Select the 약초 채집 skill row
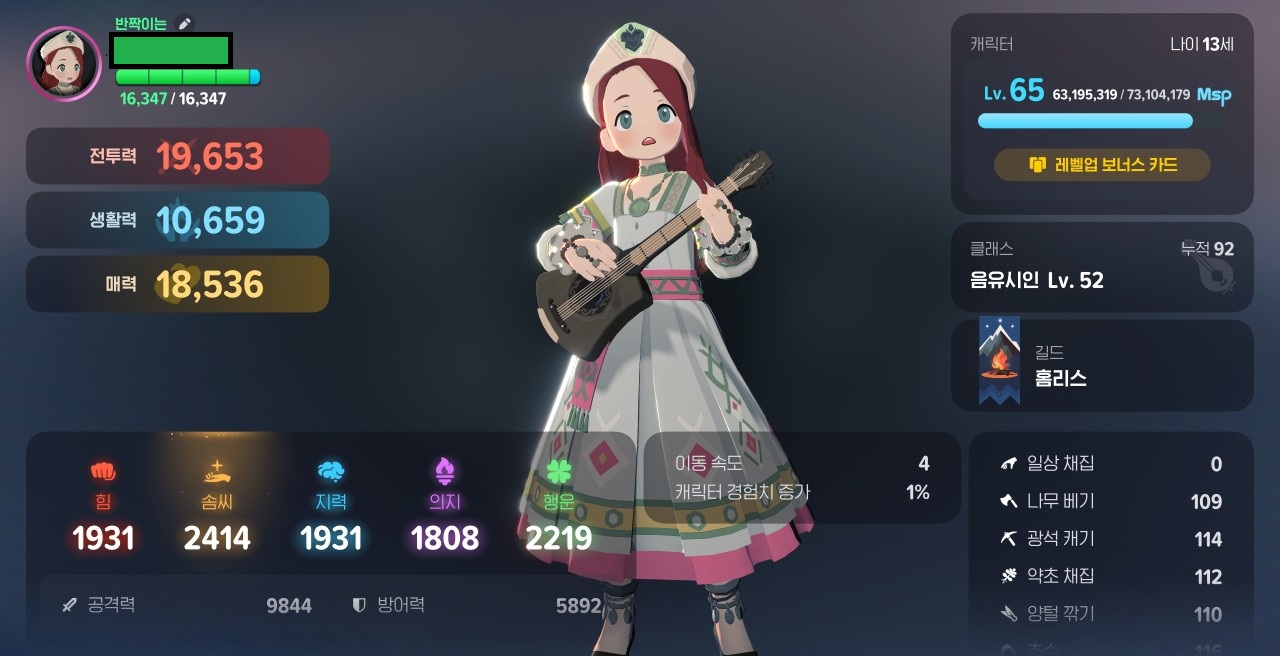The width and height of the screenshot is (1280, 656). point(1110,576)
